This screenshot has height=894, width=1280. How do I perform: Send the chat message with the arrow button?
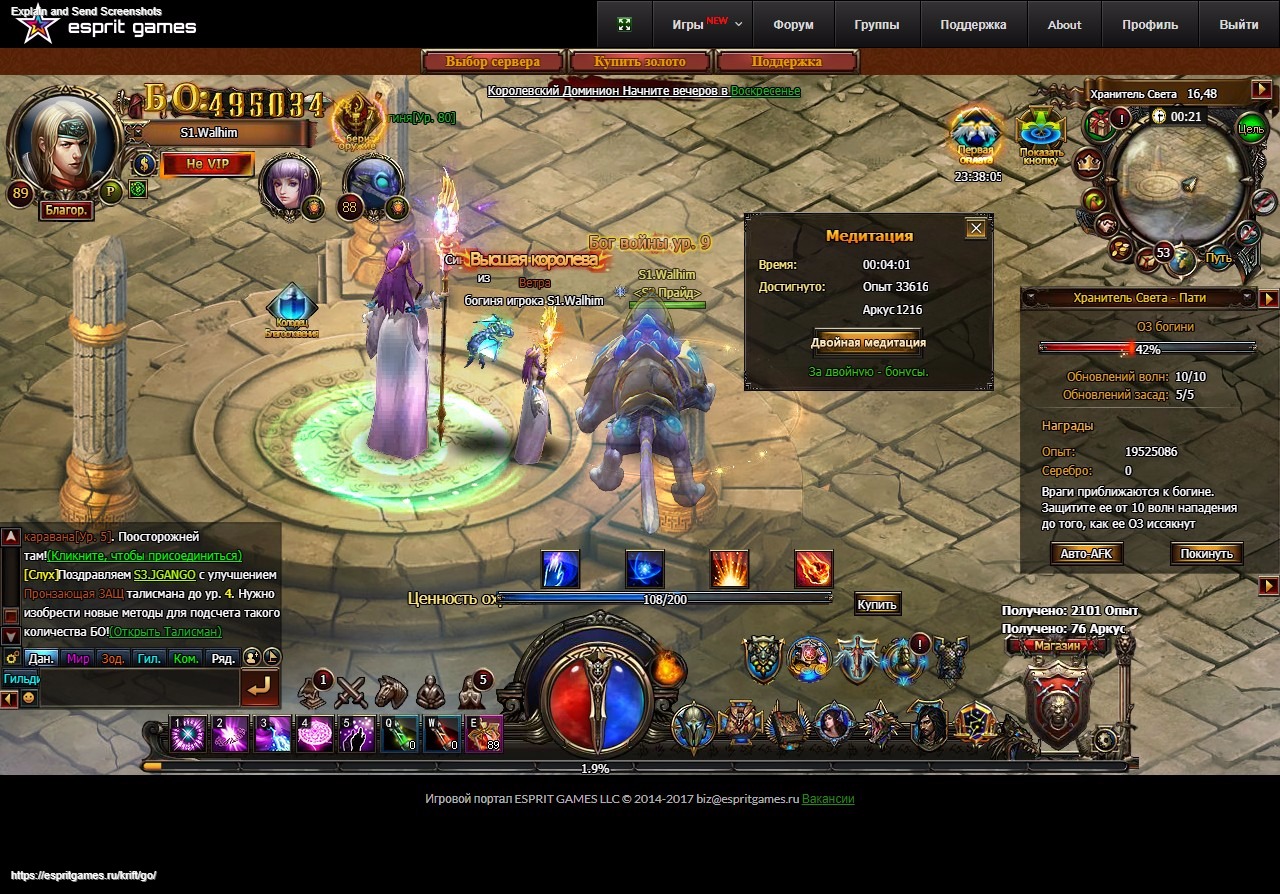(259, 687)
